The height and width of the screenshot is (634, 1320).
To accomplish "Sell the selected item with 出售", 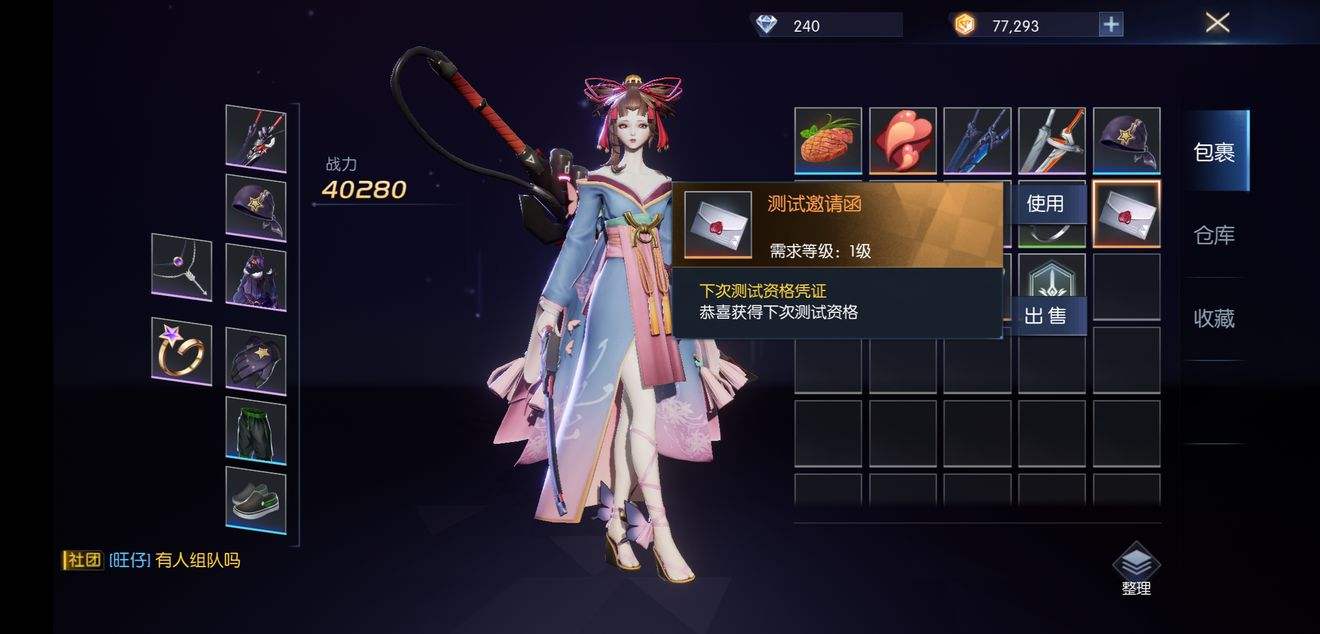I will pyautogui.click(x=1044, y=317).
